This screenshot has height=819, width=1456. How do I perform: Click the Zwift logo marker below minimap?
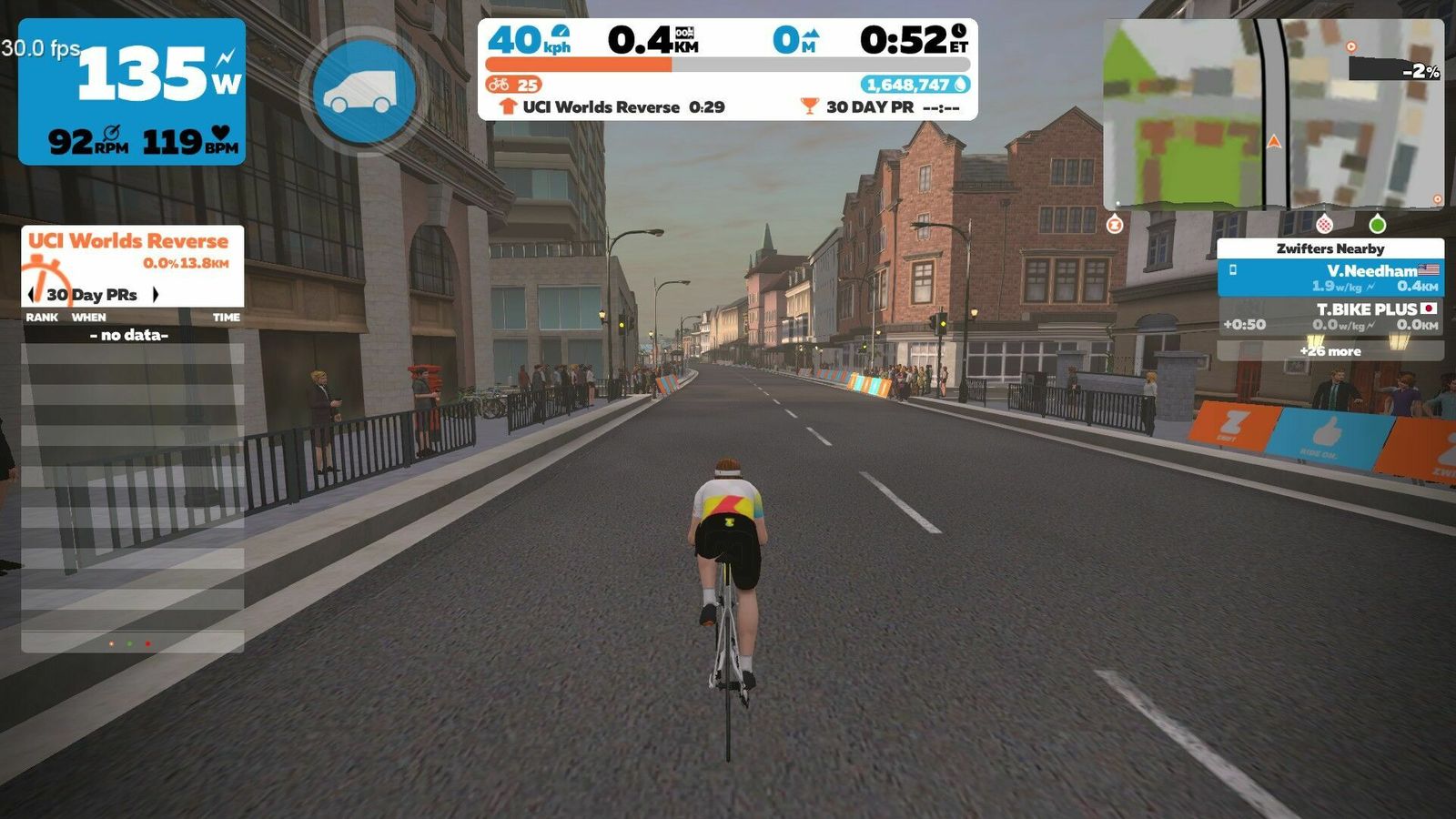[1115, 224]
